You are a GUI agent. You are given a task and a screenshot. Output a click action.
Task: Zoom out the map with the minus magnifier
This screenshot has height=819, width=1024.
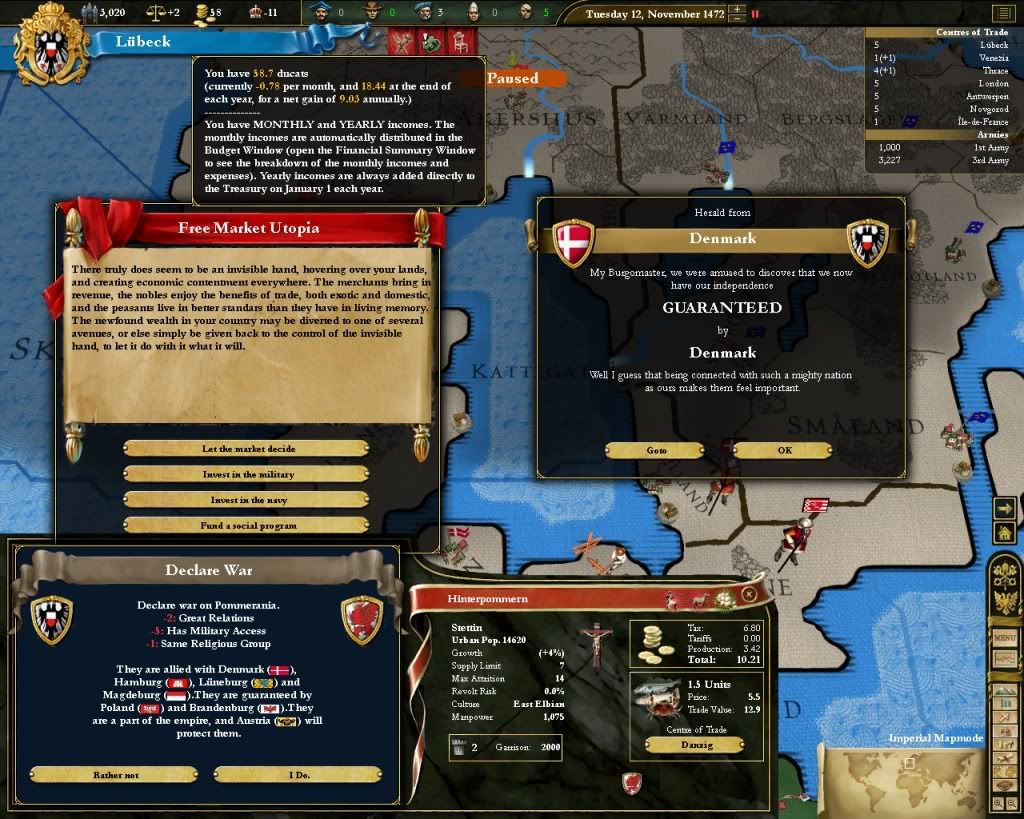[1013, 803]
